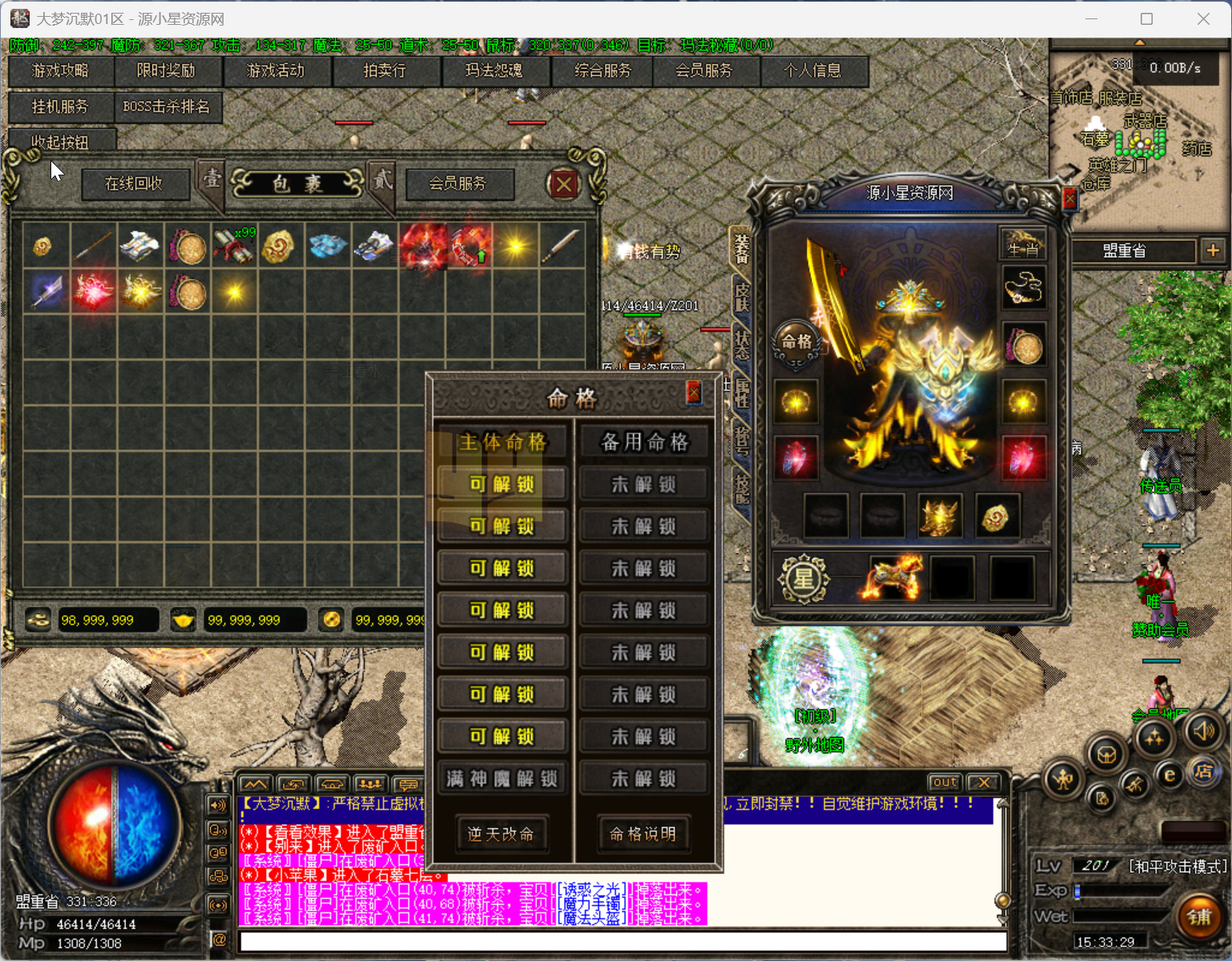This screenshot has height=961, width=1232.
Task: Click the 在线回收 button in the bag
Action: pos(134,183)
